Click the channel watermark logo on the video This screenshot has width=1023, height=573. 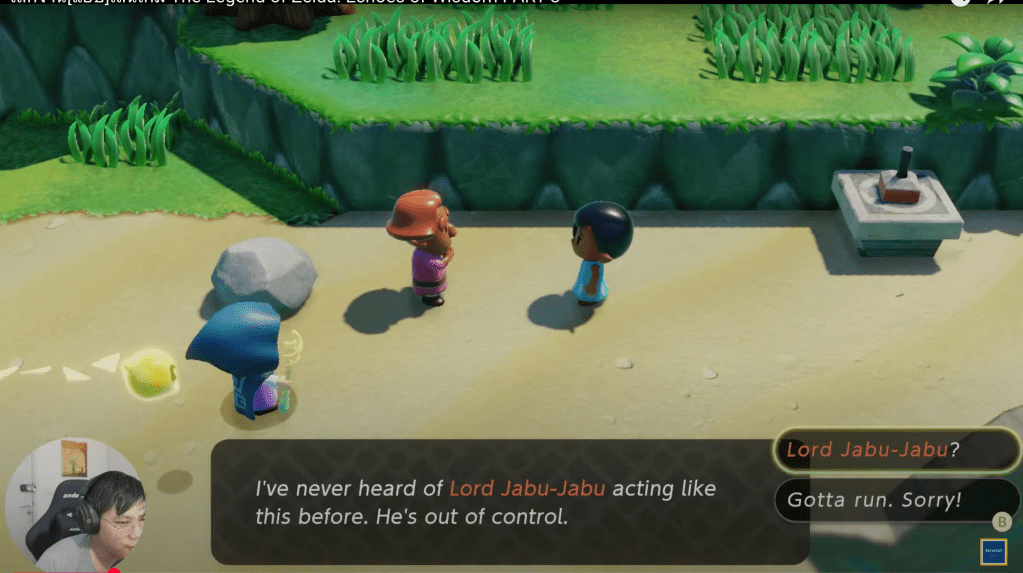pyautogui.click(x=993, y=552)
